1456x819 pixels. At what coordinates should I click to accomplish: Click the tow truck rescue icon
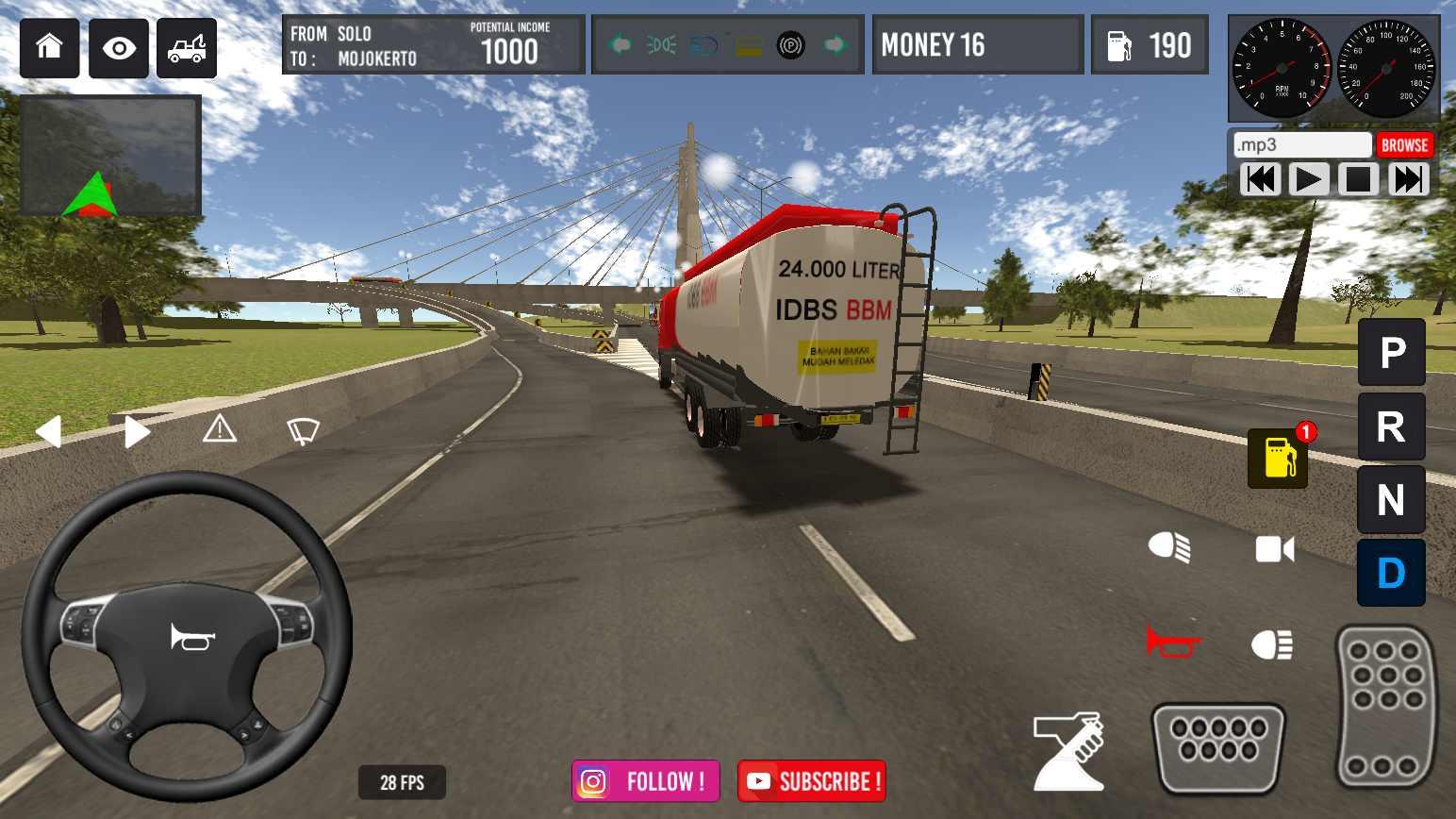[186, 47]
